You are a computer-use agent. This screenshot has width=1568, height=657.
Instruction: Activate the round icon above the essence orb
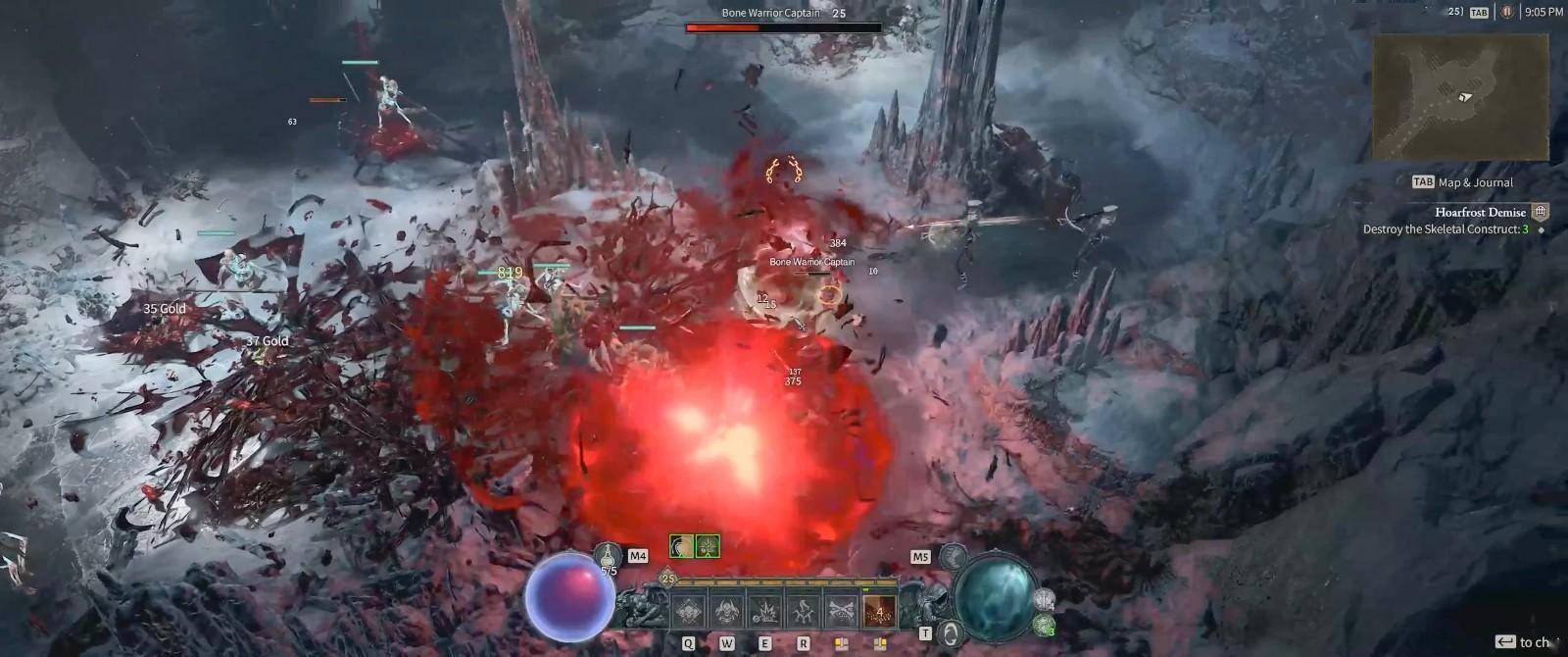[955, 558]
